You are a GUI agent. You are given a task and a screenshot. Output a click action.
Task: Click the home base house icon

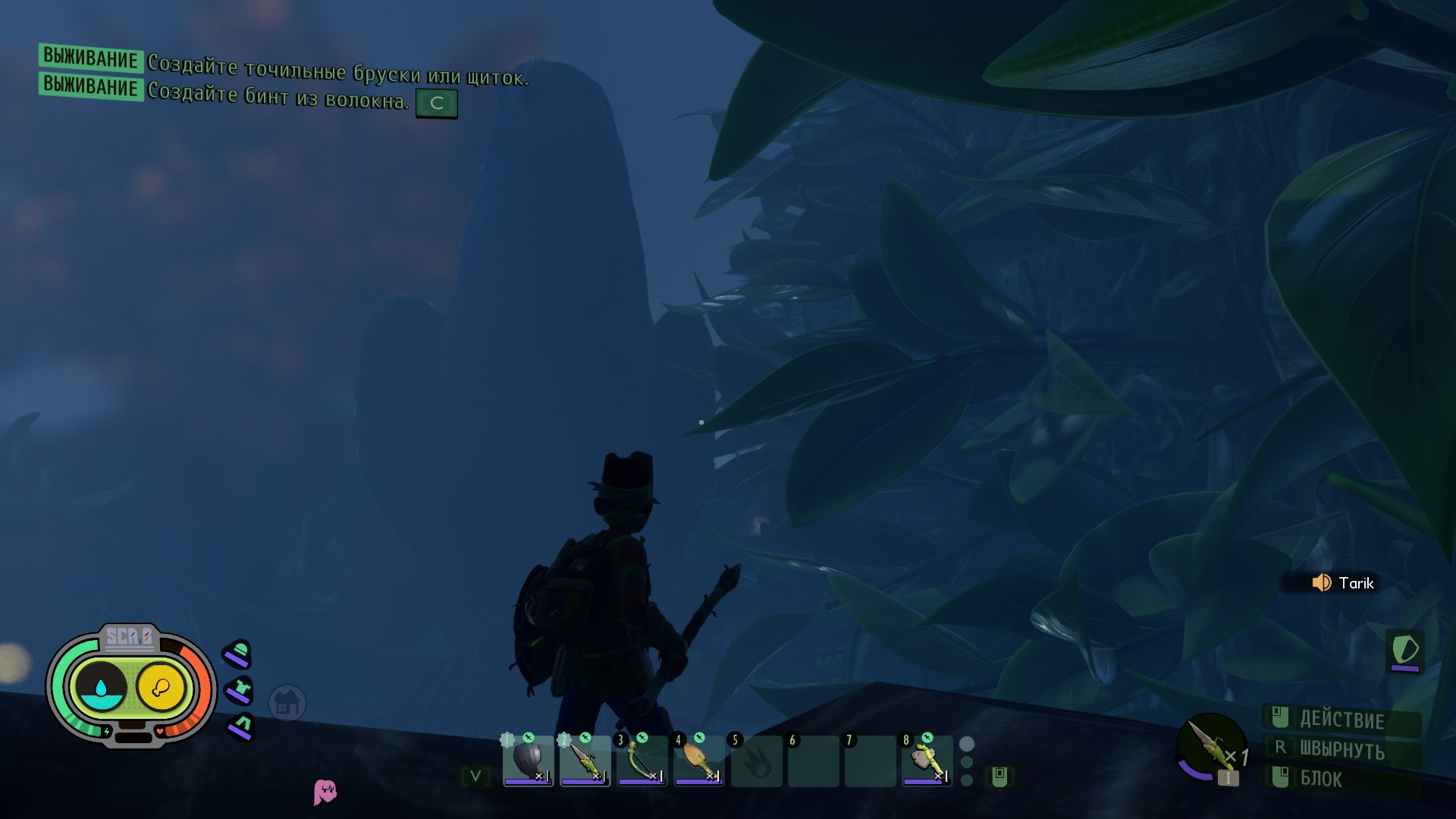287,704
